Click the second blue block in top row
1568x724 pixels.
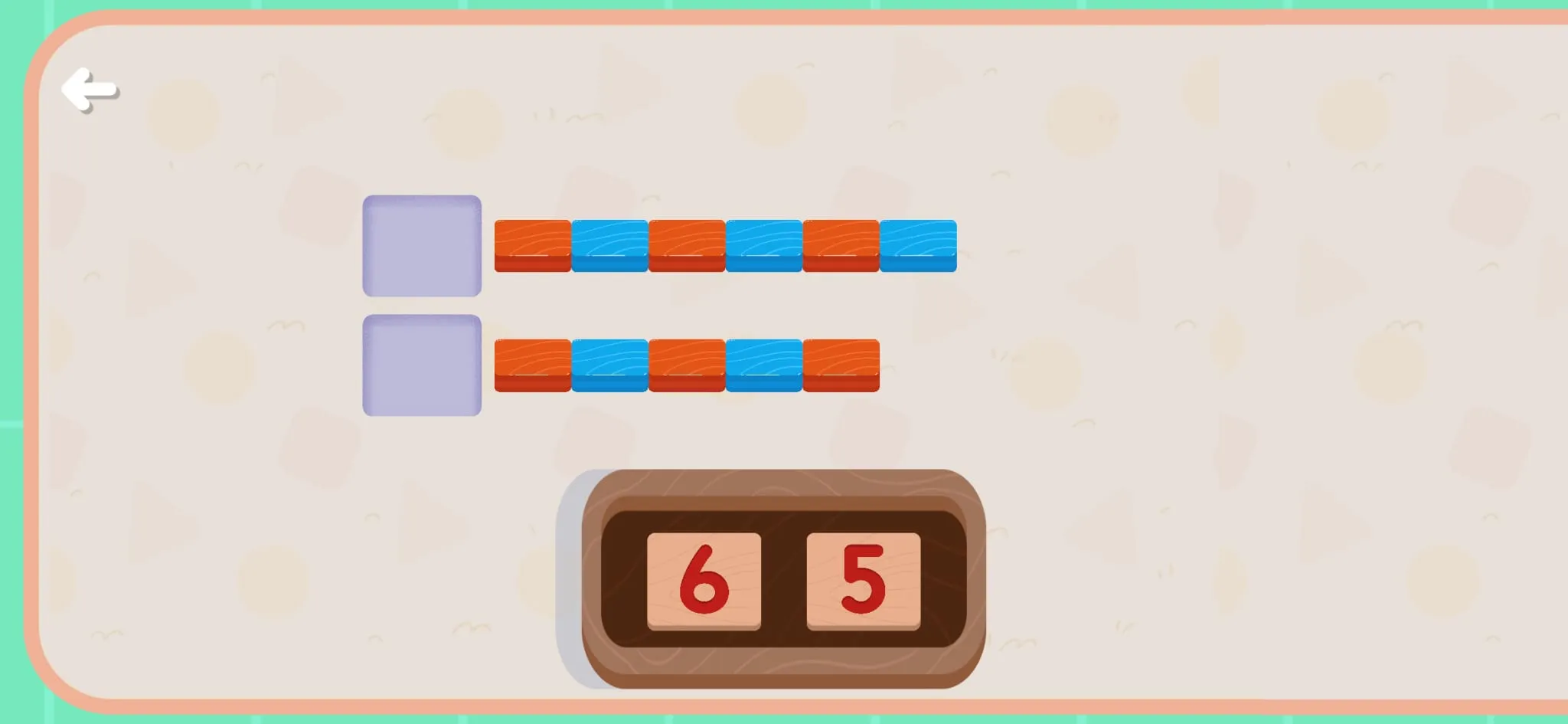pyautogui.click(x=762, y=244)
